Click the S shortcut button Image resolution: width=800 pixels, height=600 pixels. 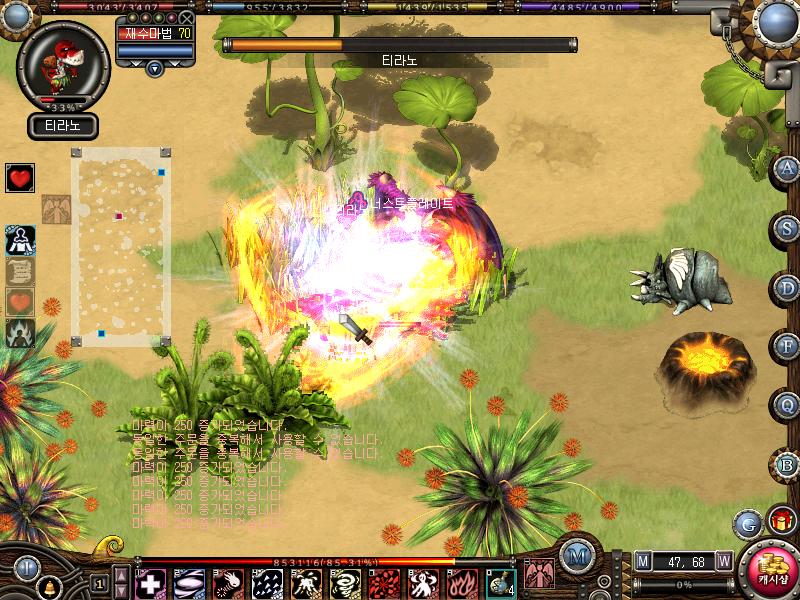click(x=788, y=228)
